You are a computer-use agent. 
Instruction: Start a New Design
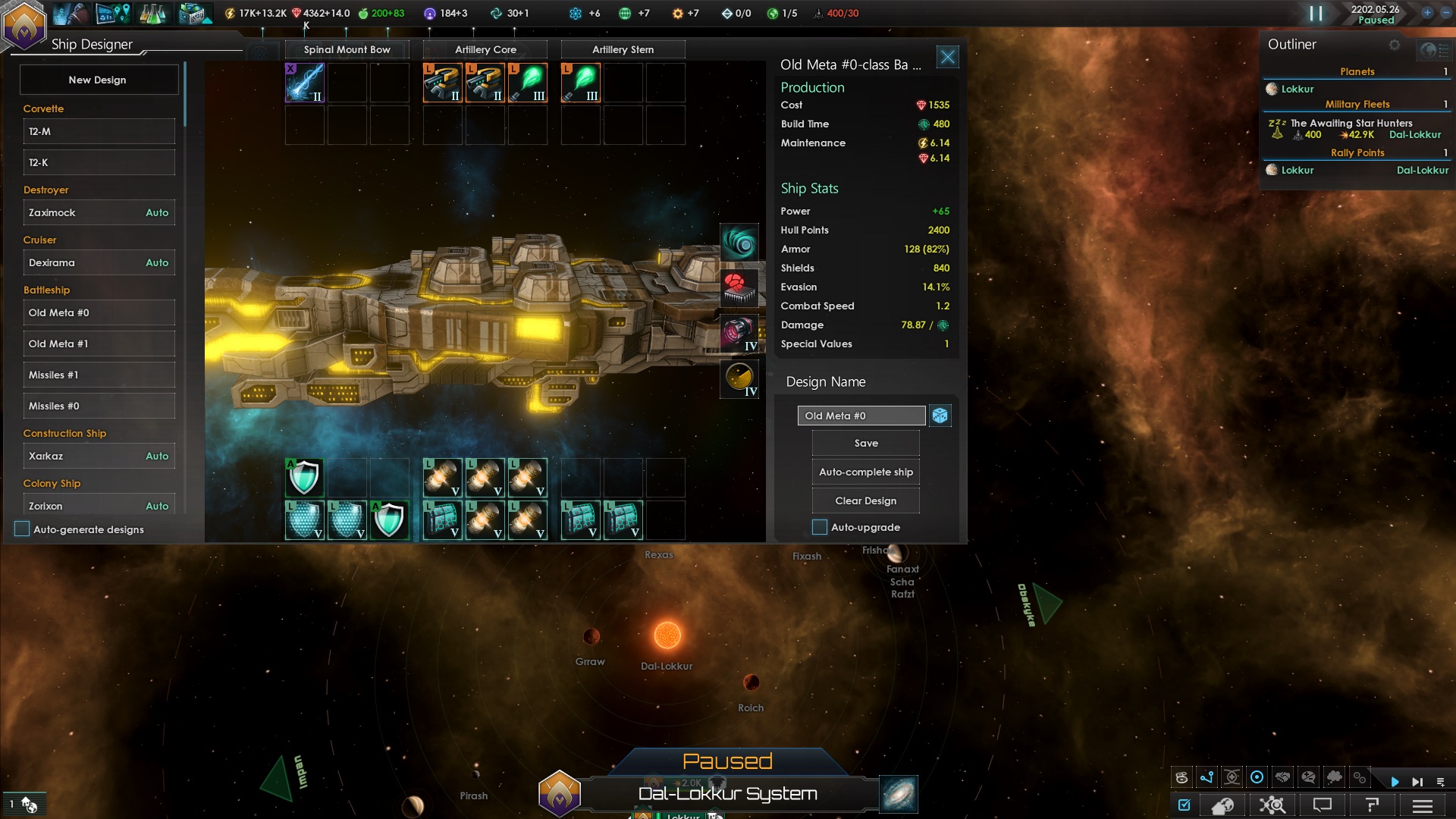98,80
